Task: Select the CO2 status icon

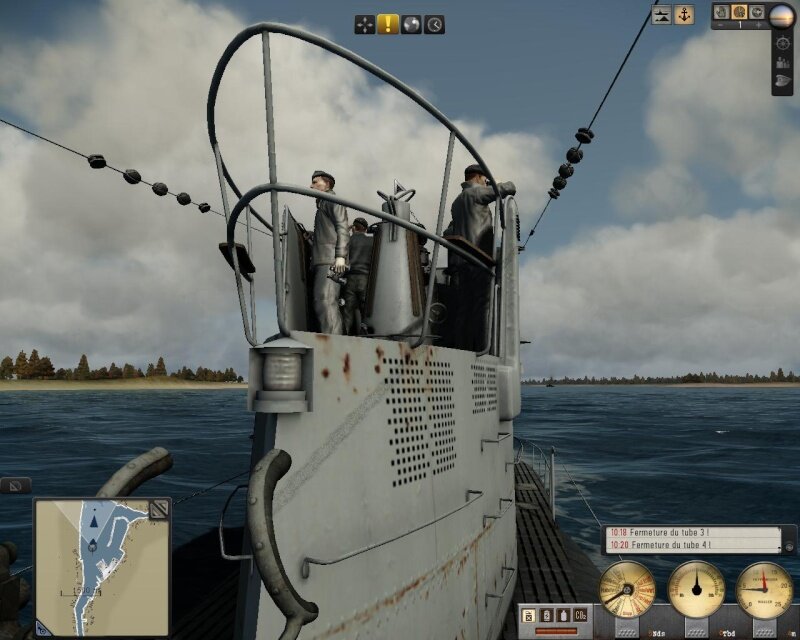Action: (580, 614)
